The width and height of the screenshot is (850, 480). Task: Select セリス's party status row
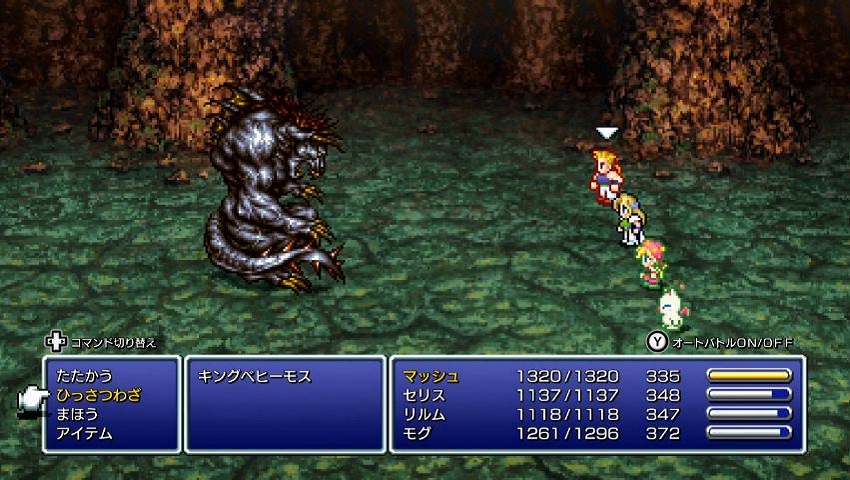coord(596,395)
